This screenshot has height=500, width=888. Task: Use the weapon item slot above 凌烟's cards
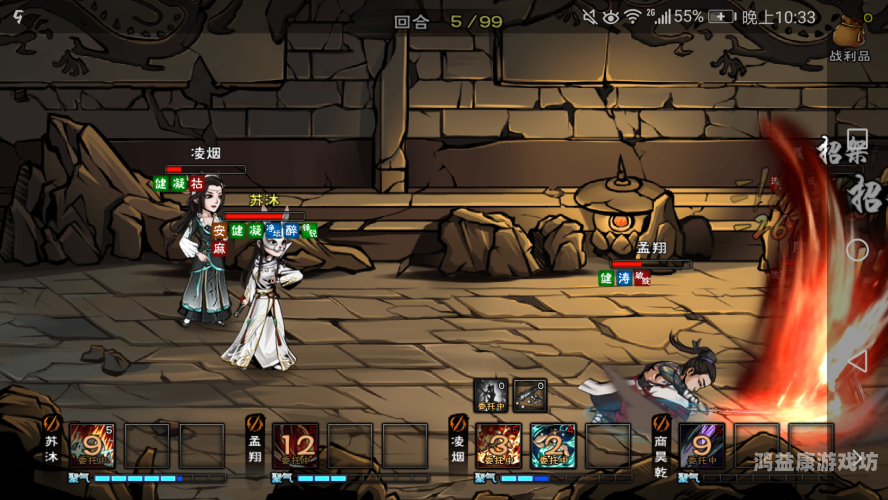530,394
